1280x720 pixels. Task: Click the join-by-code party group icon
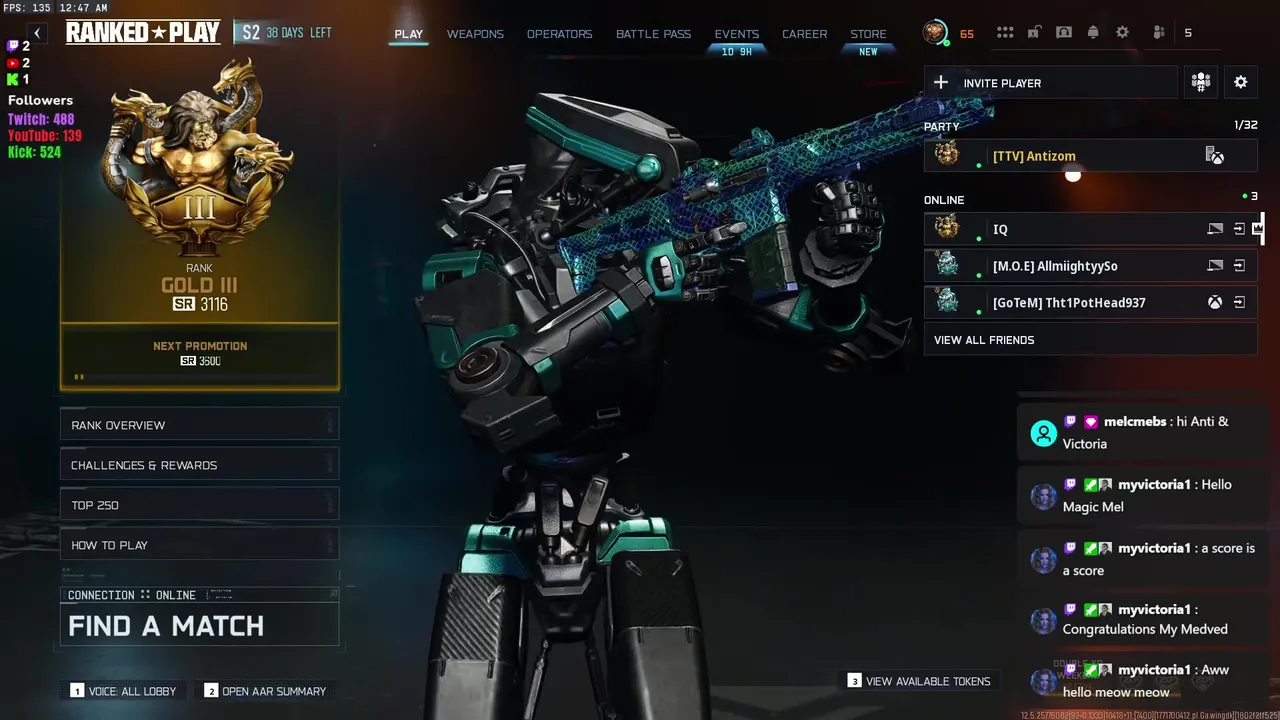click(x=1201, y=83)
